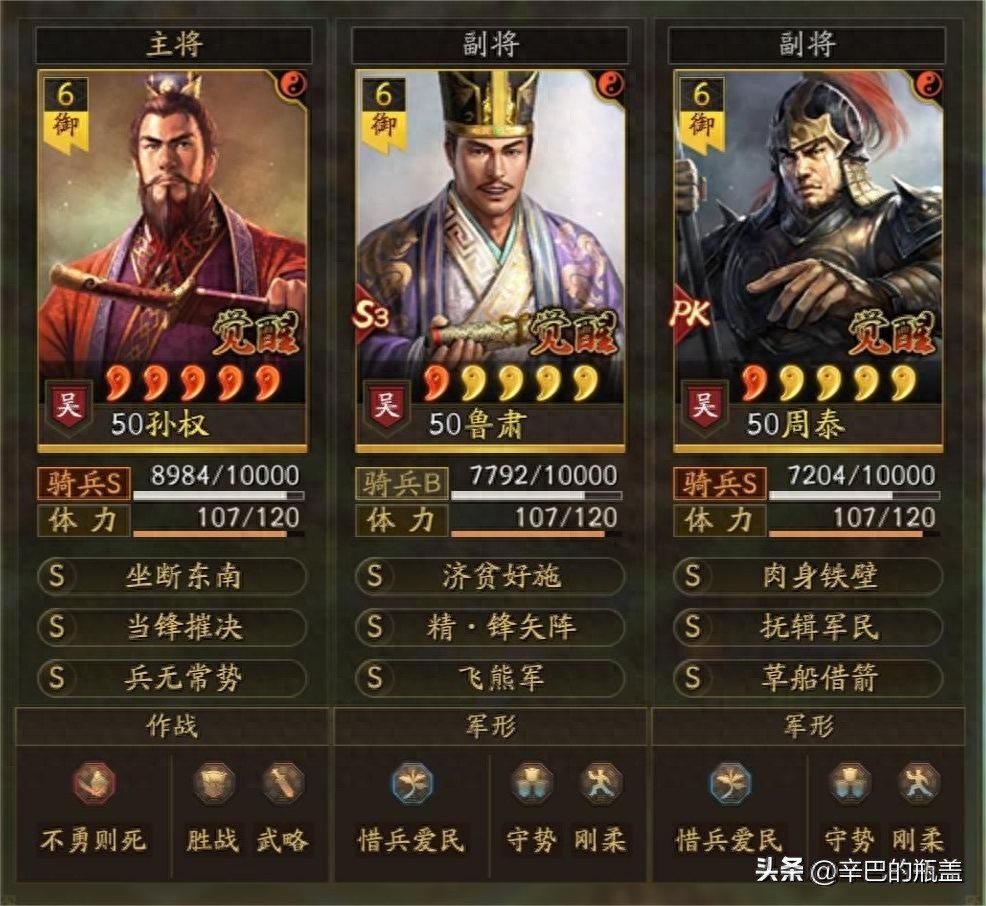Click Lu Su's 骑兵B troop type label
This screenshot has height=906, width=986.
(x=402, y=484)
